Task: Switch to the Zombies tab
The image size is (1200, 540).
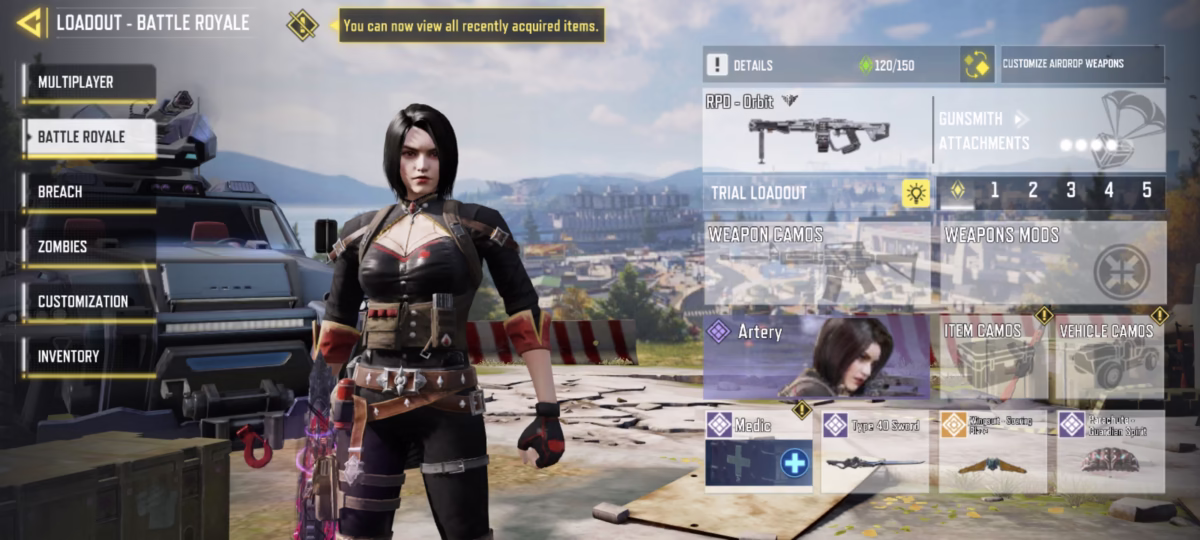Action: tap(88, 247)
